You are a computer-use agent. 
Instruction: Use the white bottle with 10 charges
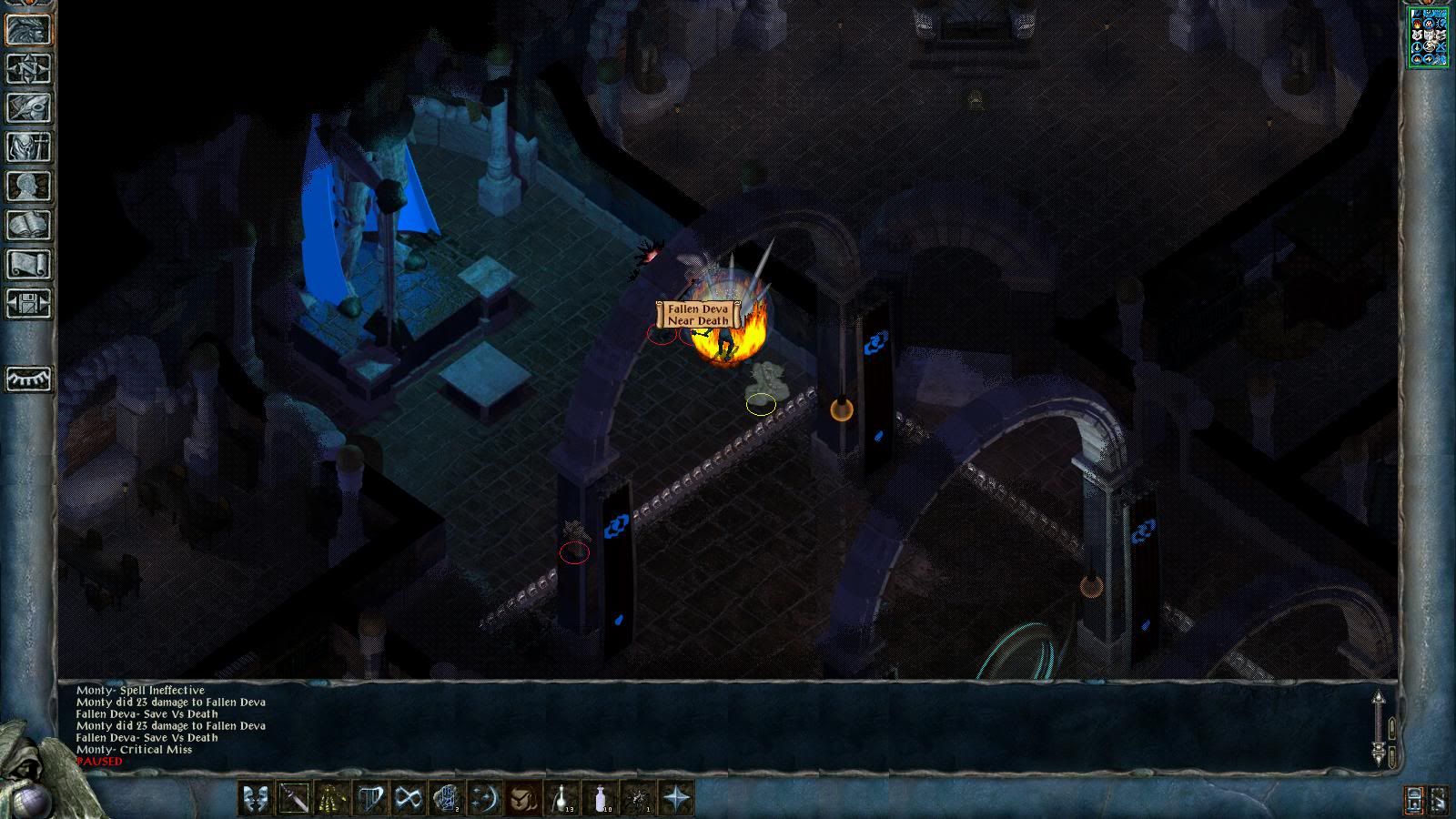[x=601, y=799]
